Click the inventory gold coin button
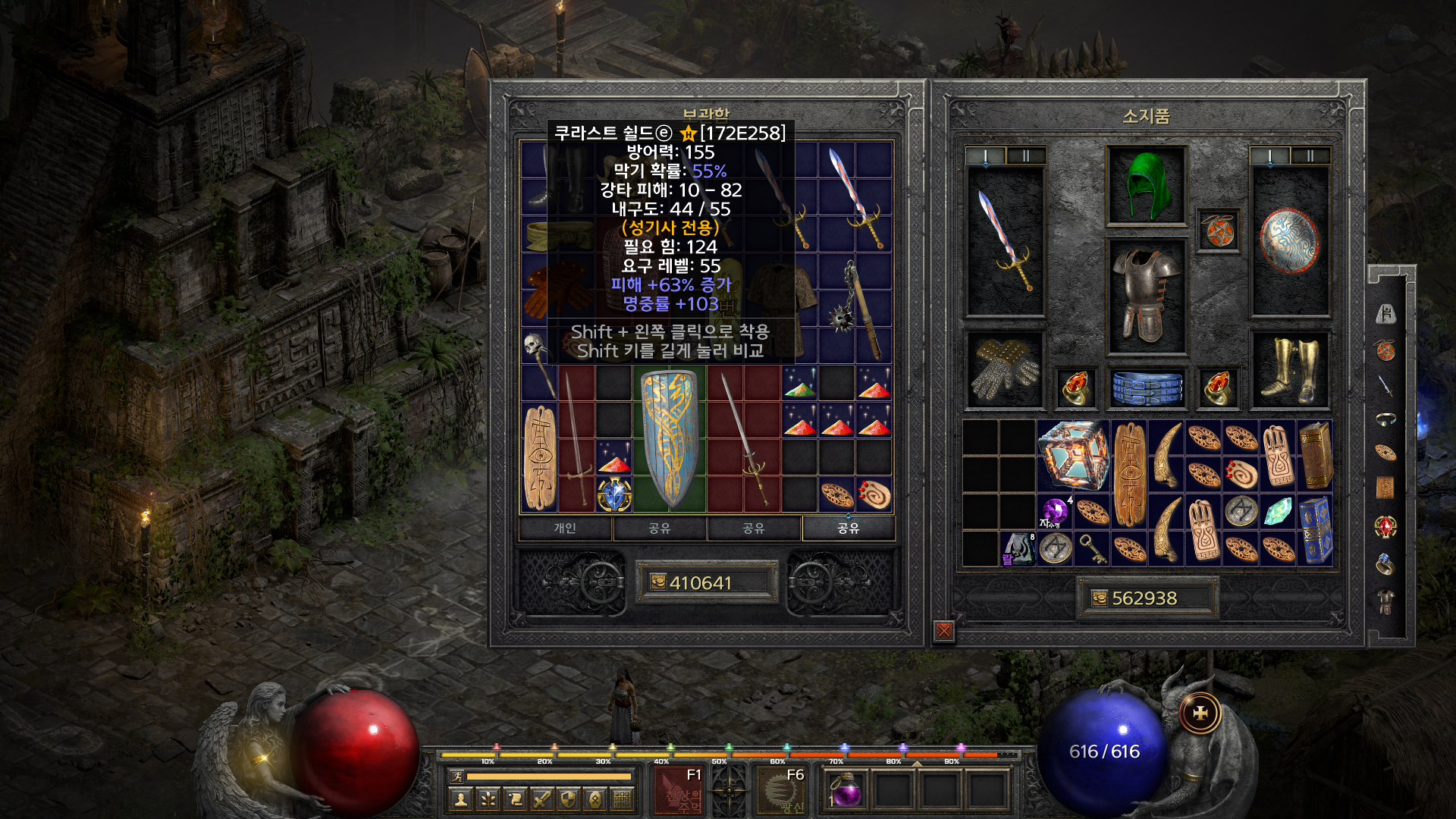Screen dimensions: 1456x819 (x=1100, y=598)
